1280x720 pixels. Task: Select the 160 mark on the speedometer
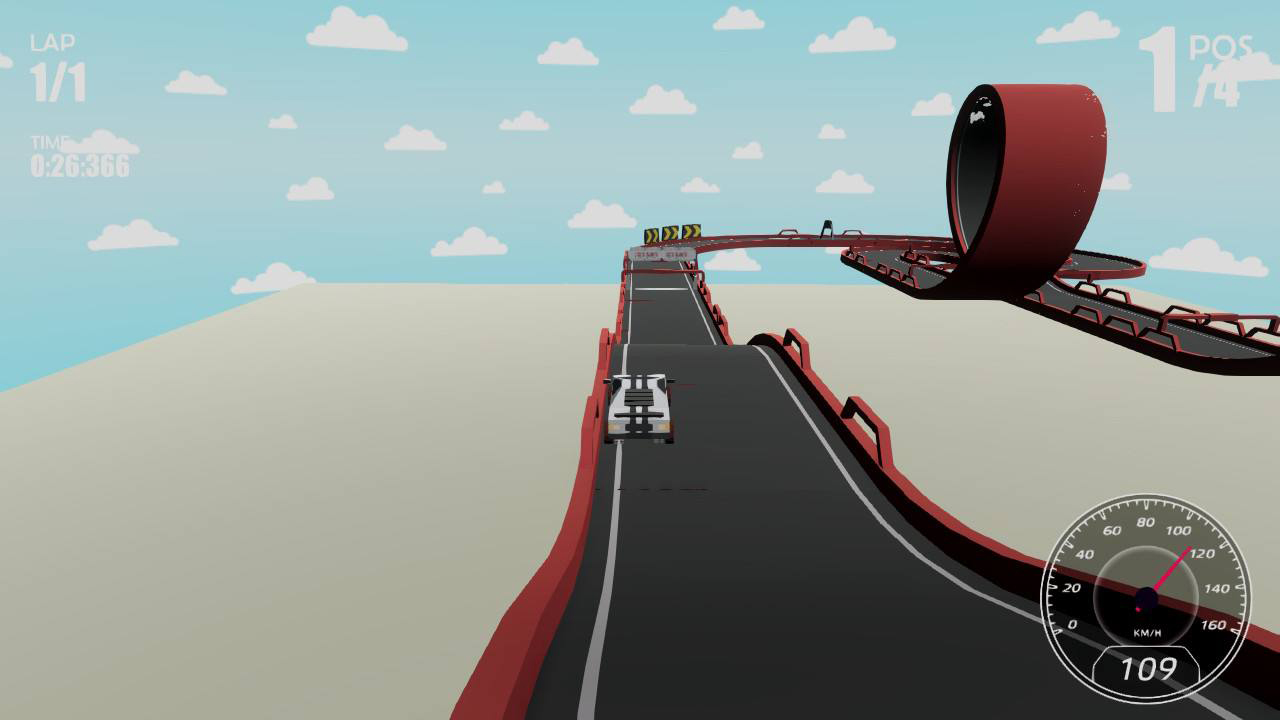click(1212, 625)
